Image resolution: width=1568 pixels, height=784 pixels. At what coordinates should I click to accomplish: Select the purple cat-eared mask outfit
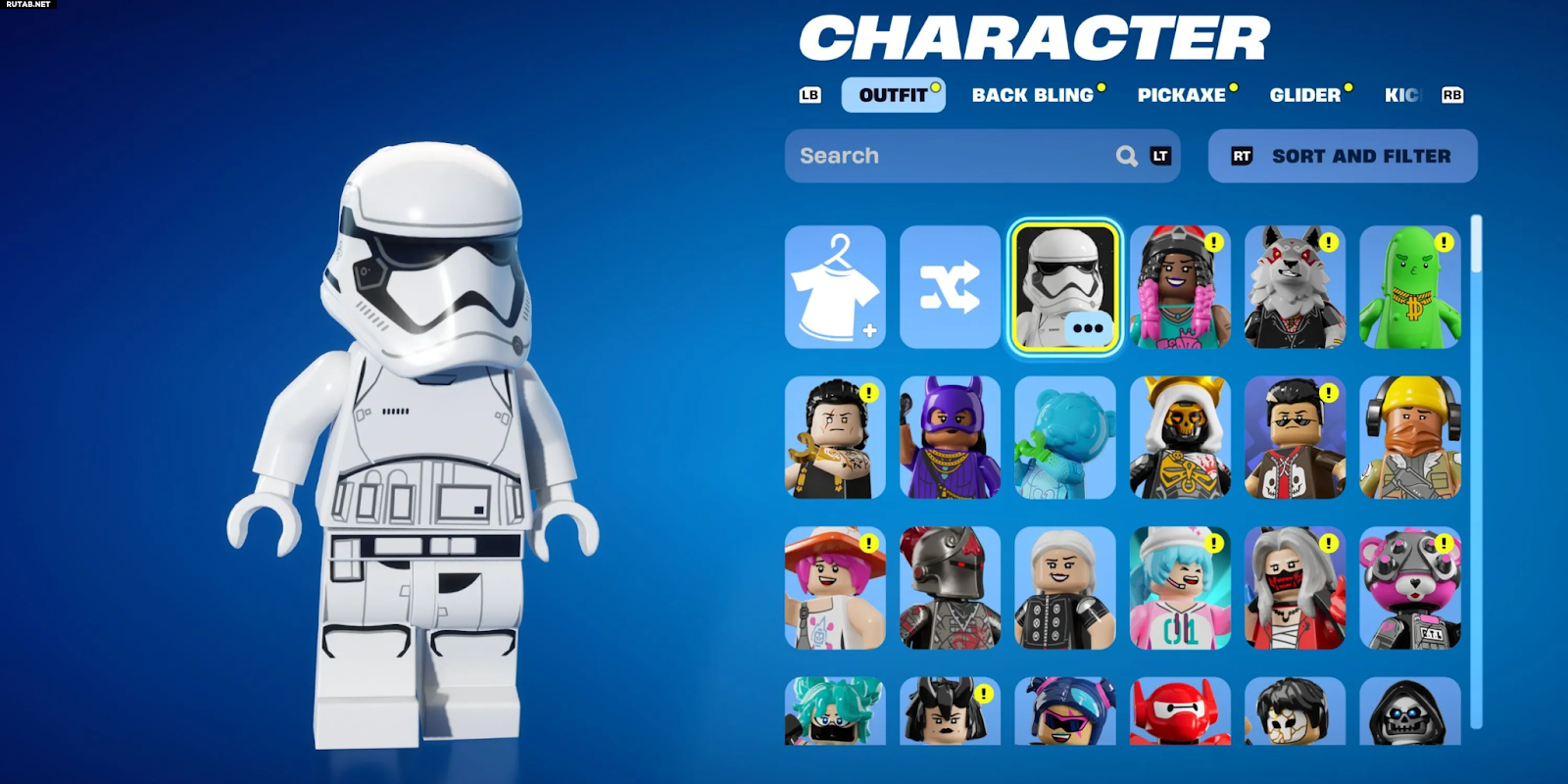tap(950, 438)
